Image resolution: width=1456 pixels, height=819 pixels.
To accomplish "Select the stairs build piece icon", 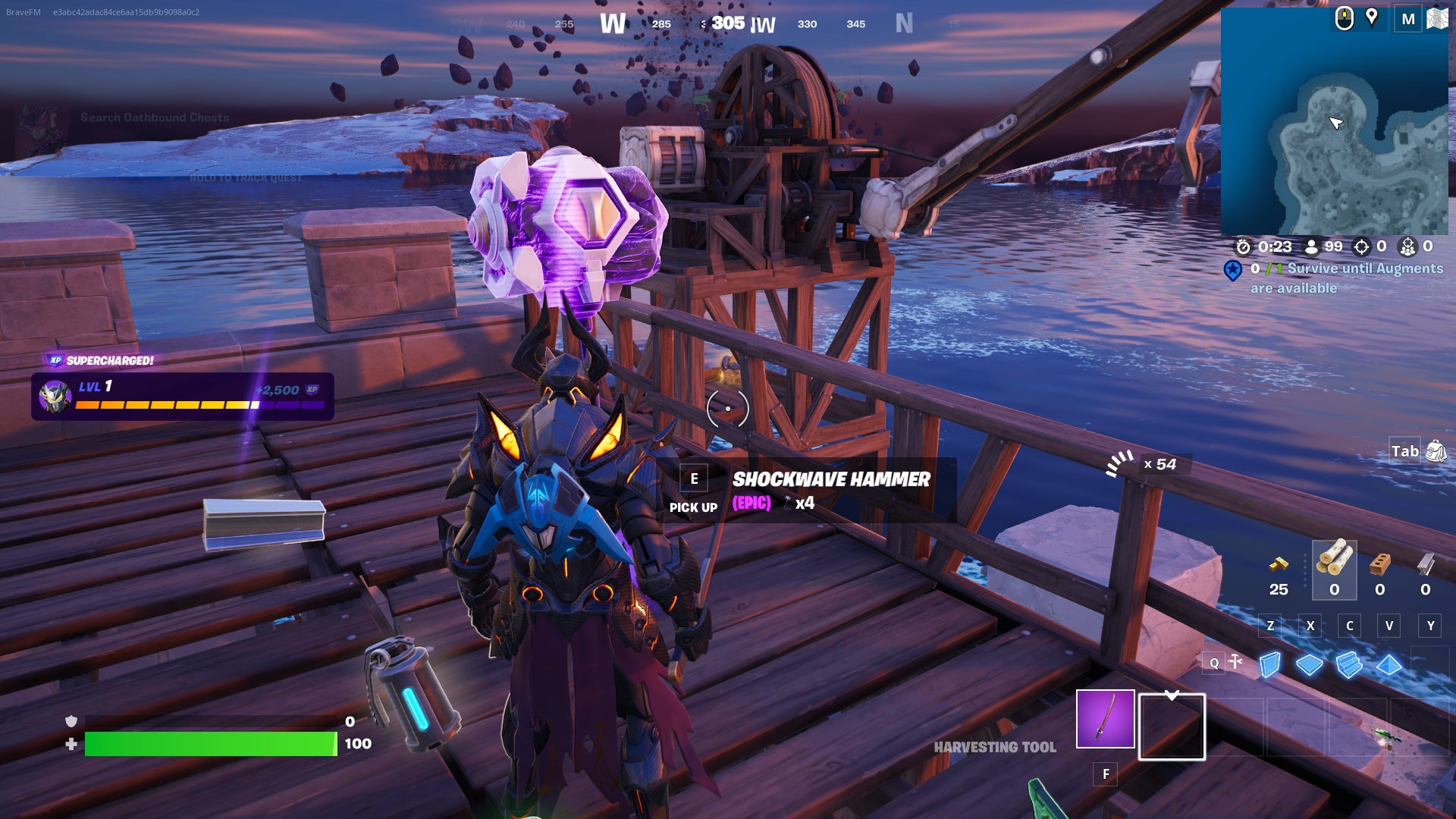I will click(x=1348, y=664).
